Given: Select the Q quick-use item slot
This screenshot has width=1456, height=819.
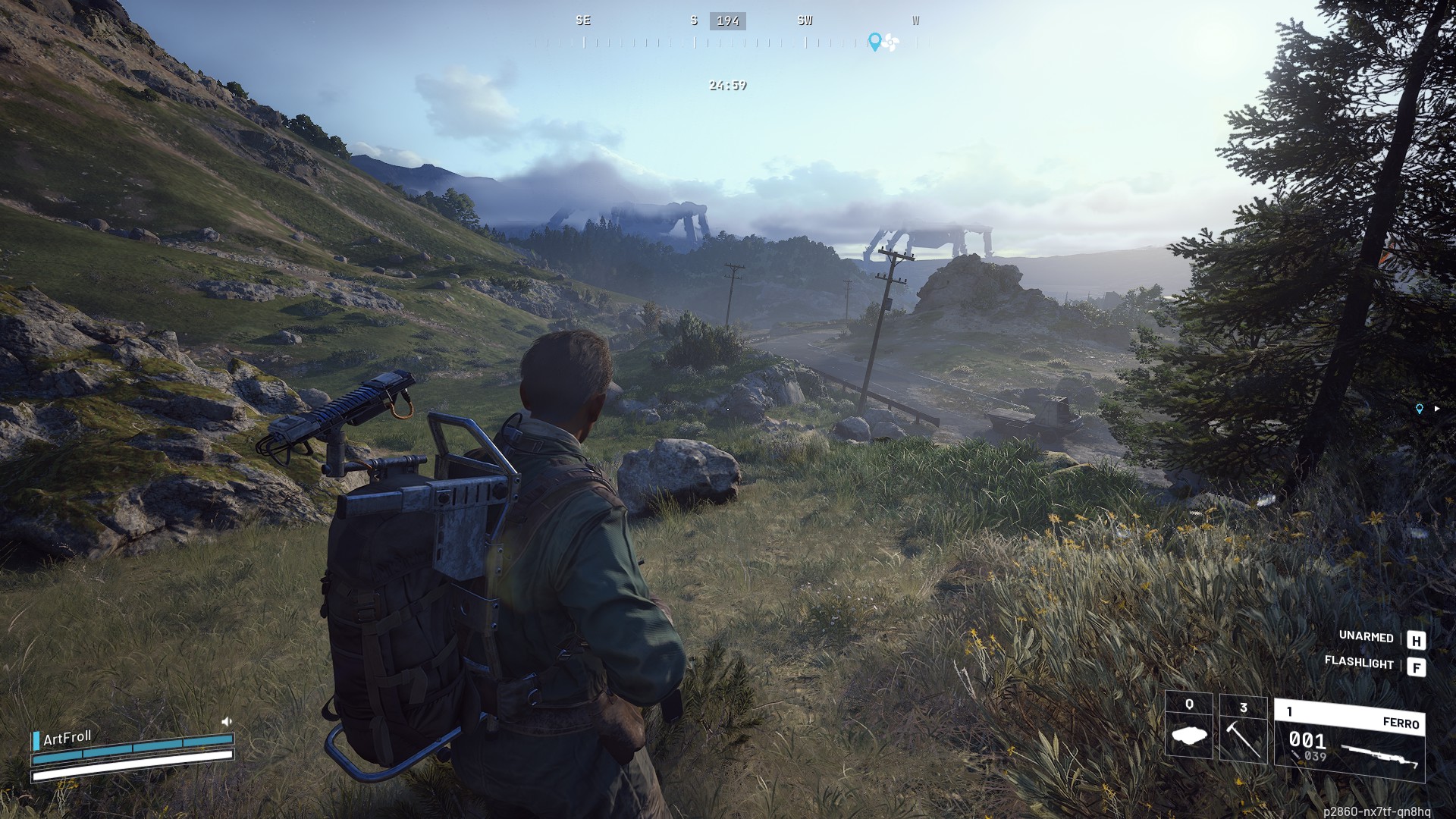Looking at the screenshot, I should click(1188, 726).
